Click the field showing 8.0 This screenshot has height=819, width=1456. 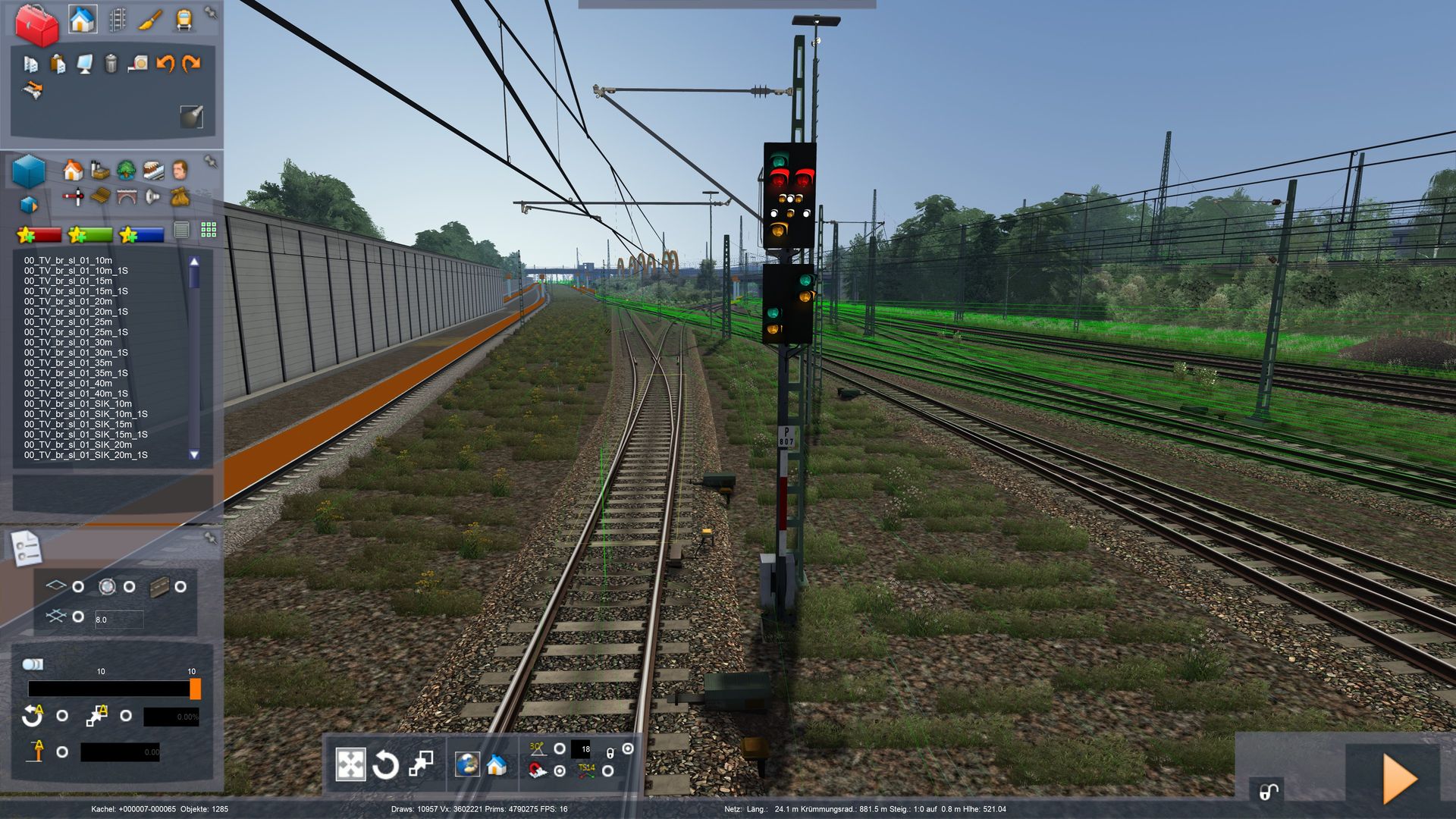[x=119, y=620]
